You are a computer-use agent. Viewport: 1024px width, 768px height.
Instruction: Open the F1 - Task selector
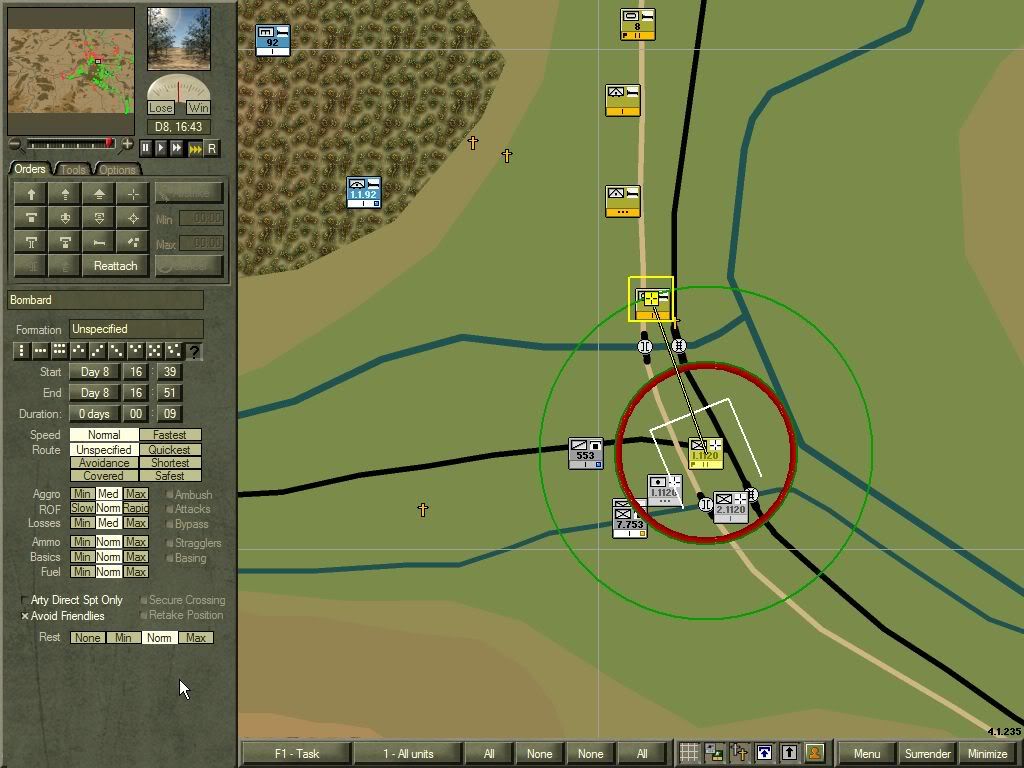pos(296,754)
